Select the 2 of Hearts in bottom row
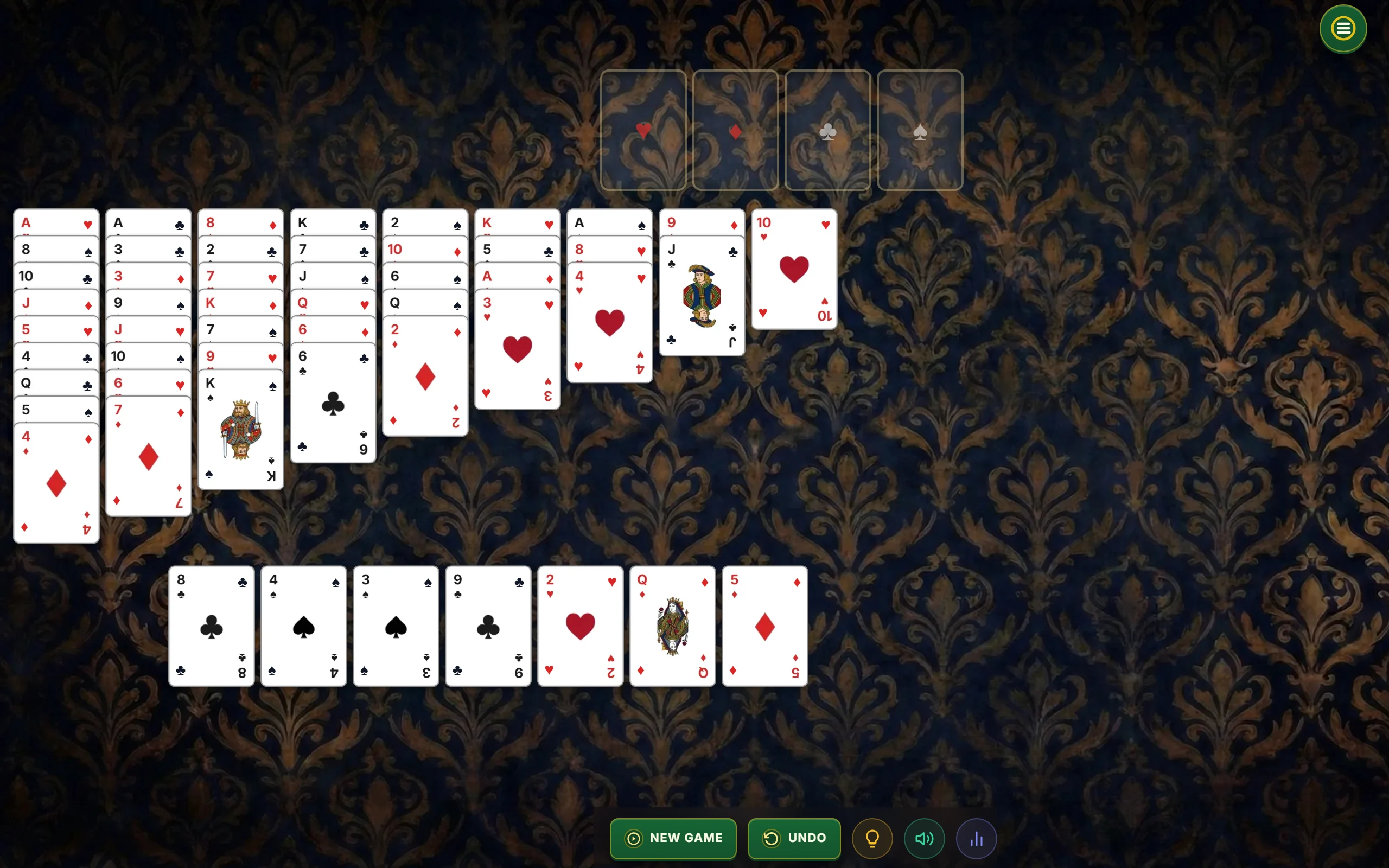This screenshot has height=868, width=1389. (579, 626)
